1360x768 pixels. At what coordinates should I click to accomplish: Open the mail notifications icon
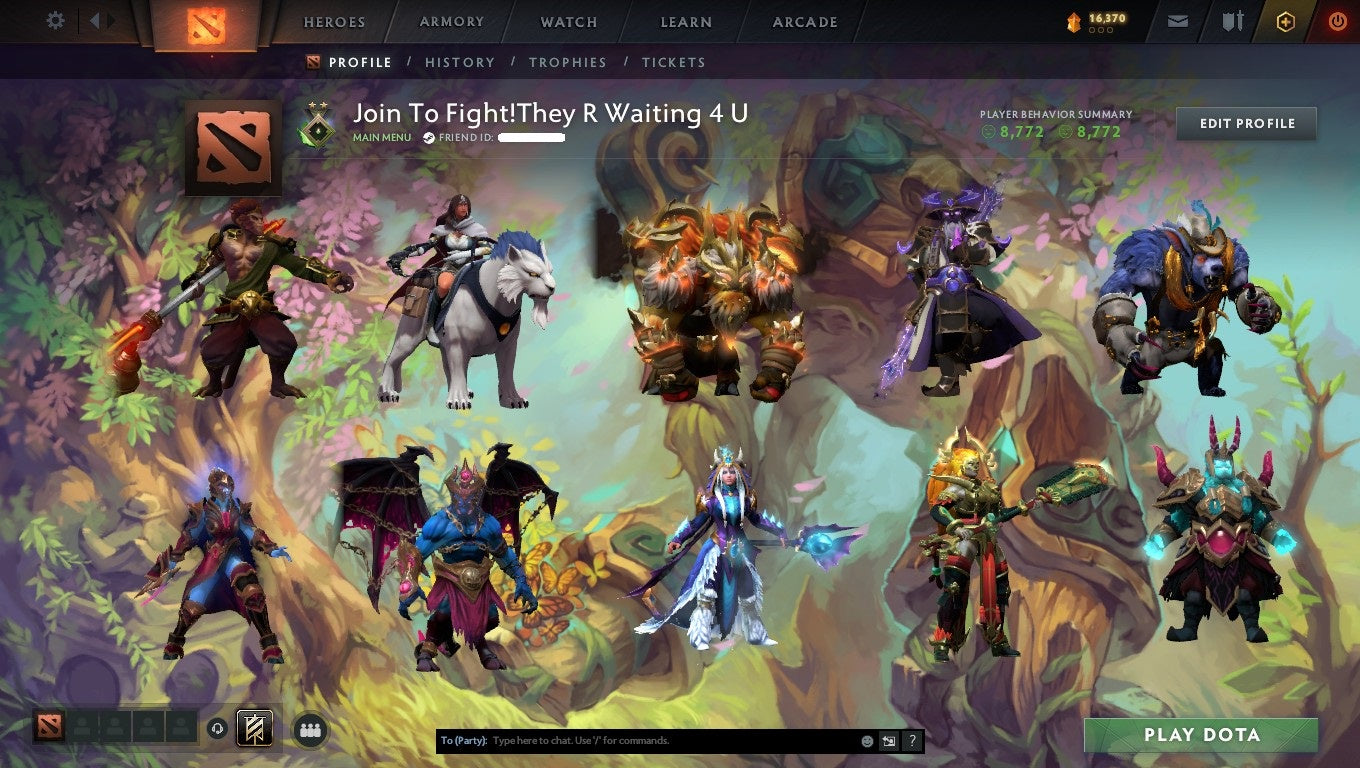(1176, 20)
